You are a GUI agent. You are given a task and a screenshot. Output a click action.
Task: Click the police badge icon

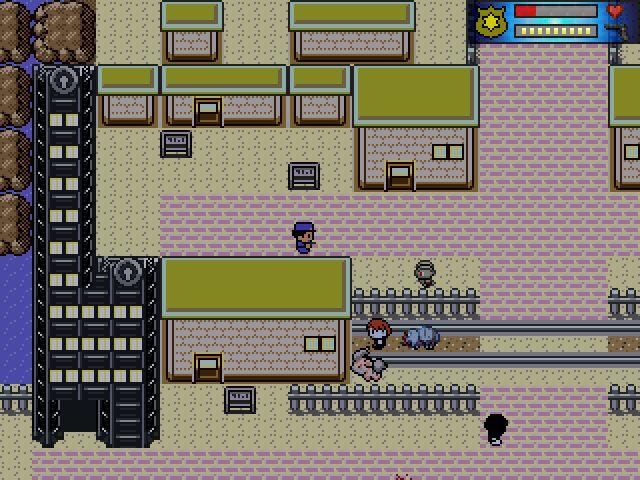coord(490,20)
